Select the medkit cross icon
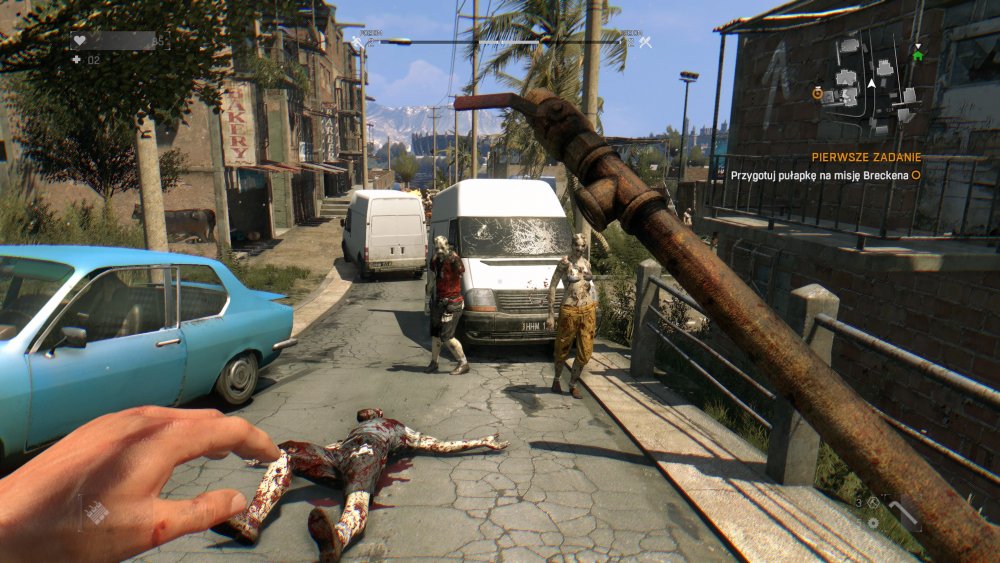 pyautogui.click(x=76, y=60)
